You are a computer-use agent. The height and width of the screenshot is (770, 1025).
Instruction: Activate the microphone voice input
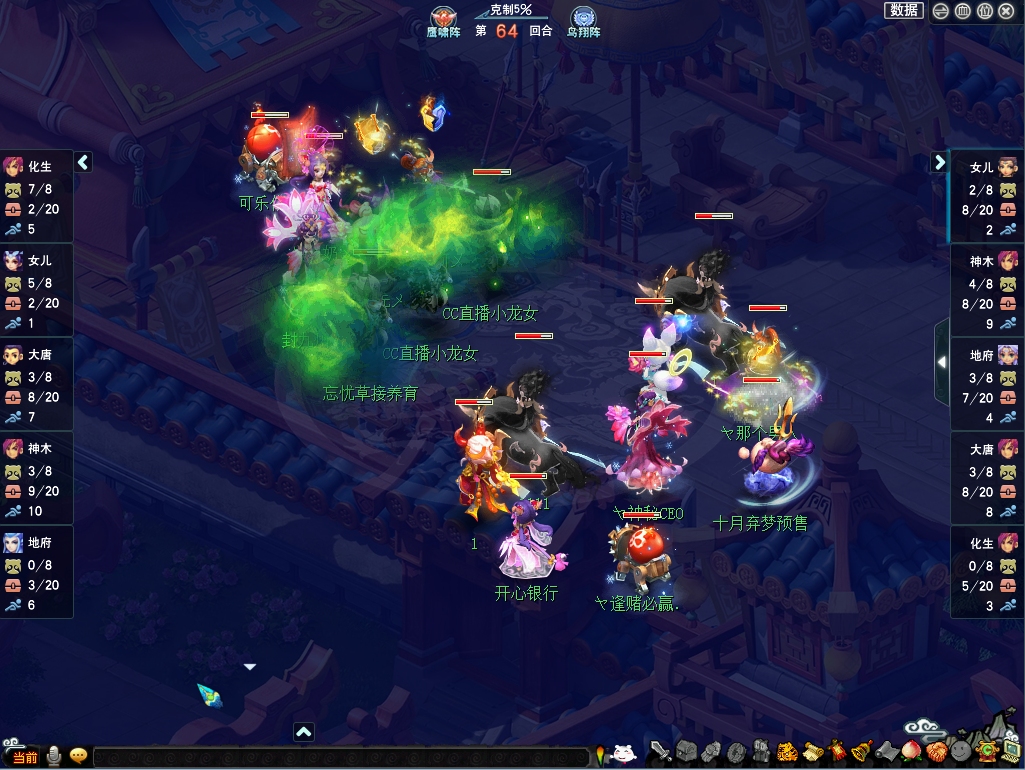[x=53, y=756]
